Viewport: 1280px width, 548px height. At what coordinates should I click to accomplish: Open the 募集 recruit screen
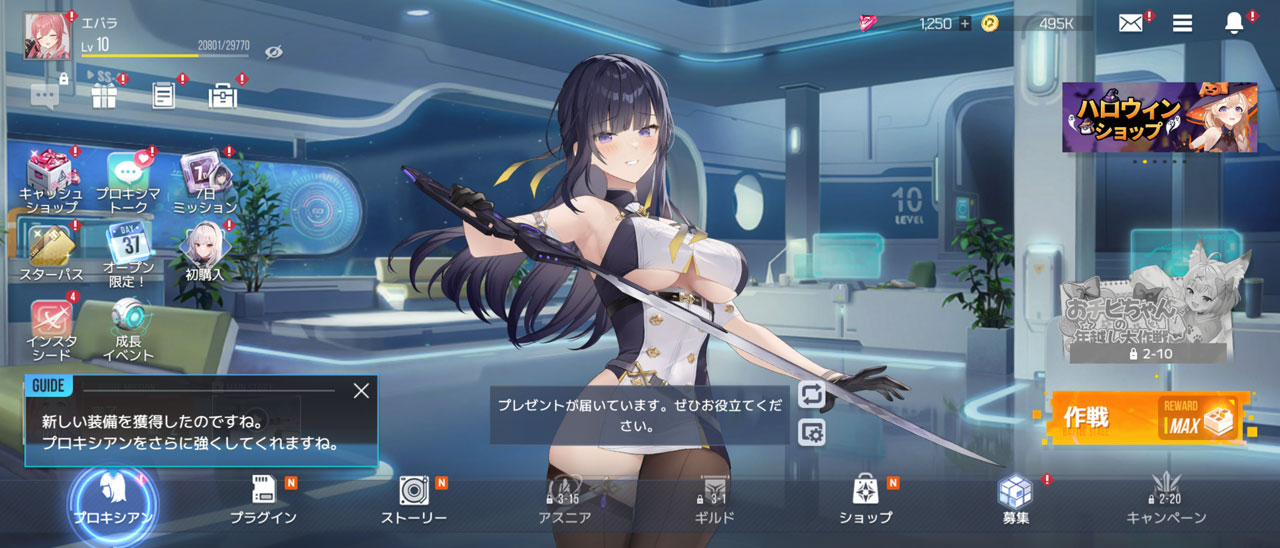(x=1015, y=499)
